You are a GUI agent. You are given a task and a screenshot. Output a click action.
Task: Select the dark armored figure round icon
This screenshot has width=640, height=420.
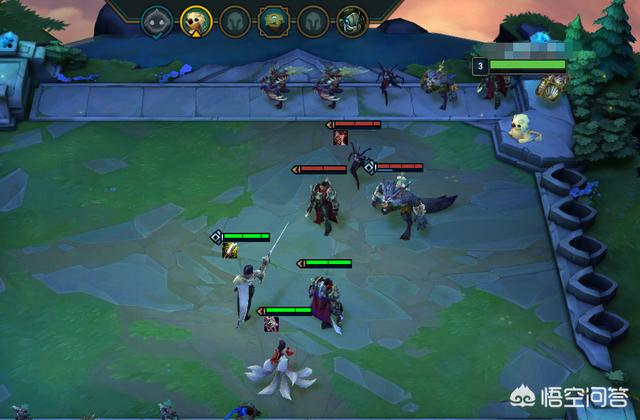tap(351, 20)
